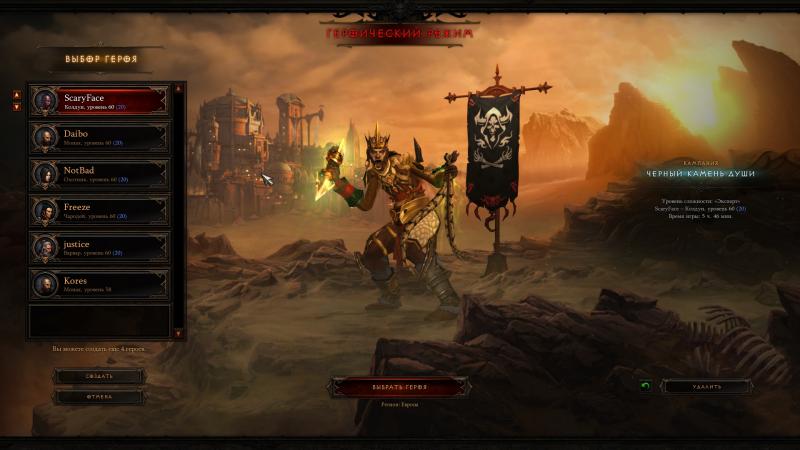Screen dimensions: 800x450
Task: Click the Удалить (Delete) hero button
Action: coord(706,386)
